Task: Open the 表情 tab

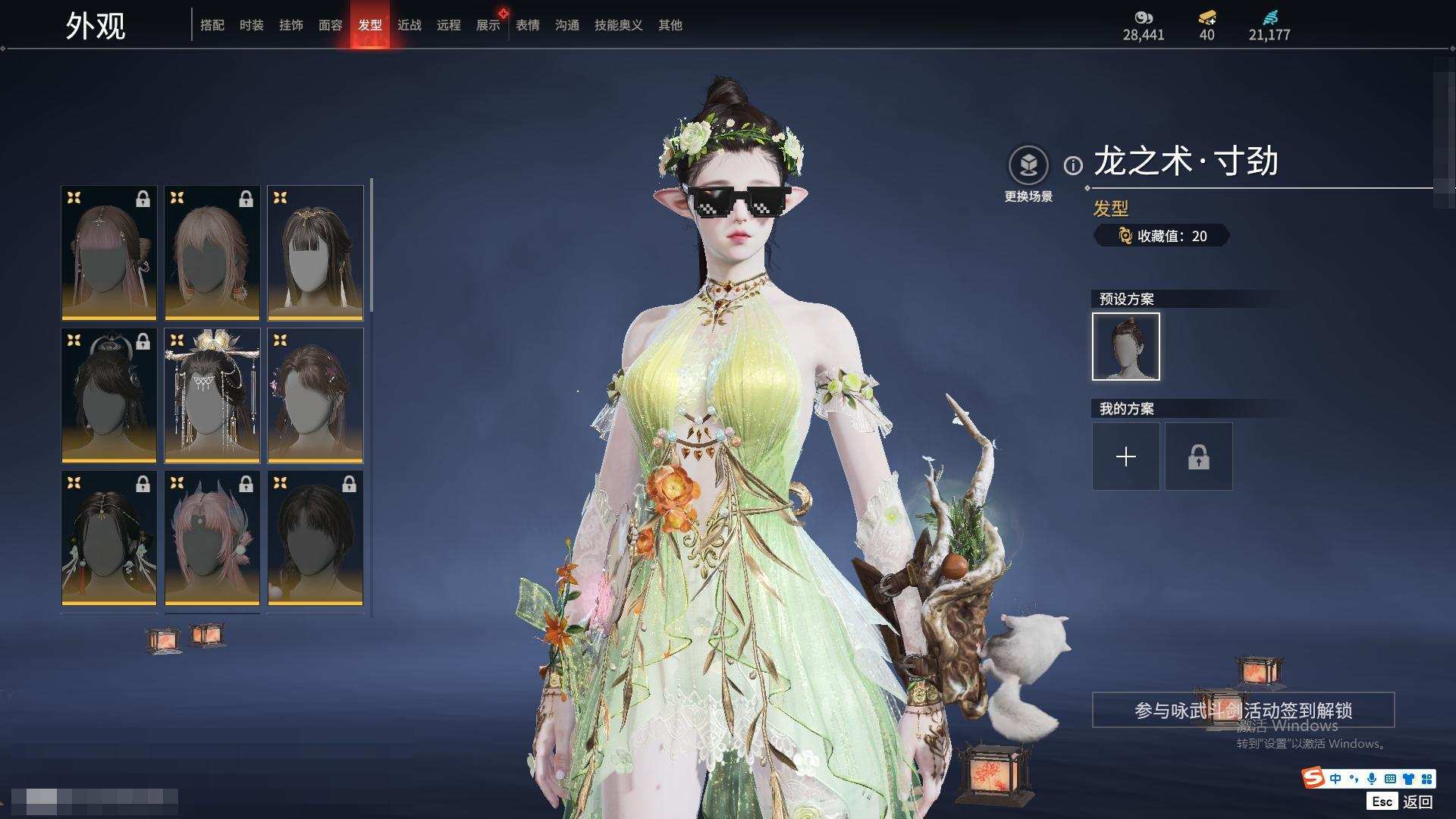Action: [x=528, y=25]
